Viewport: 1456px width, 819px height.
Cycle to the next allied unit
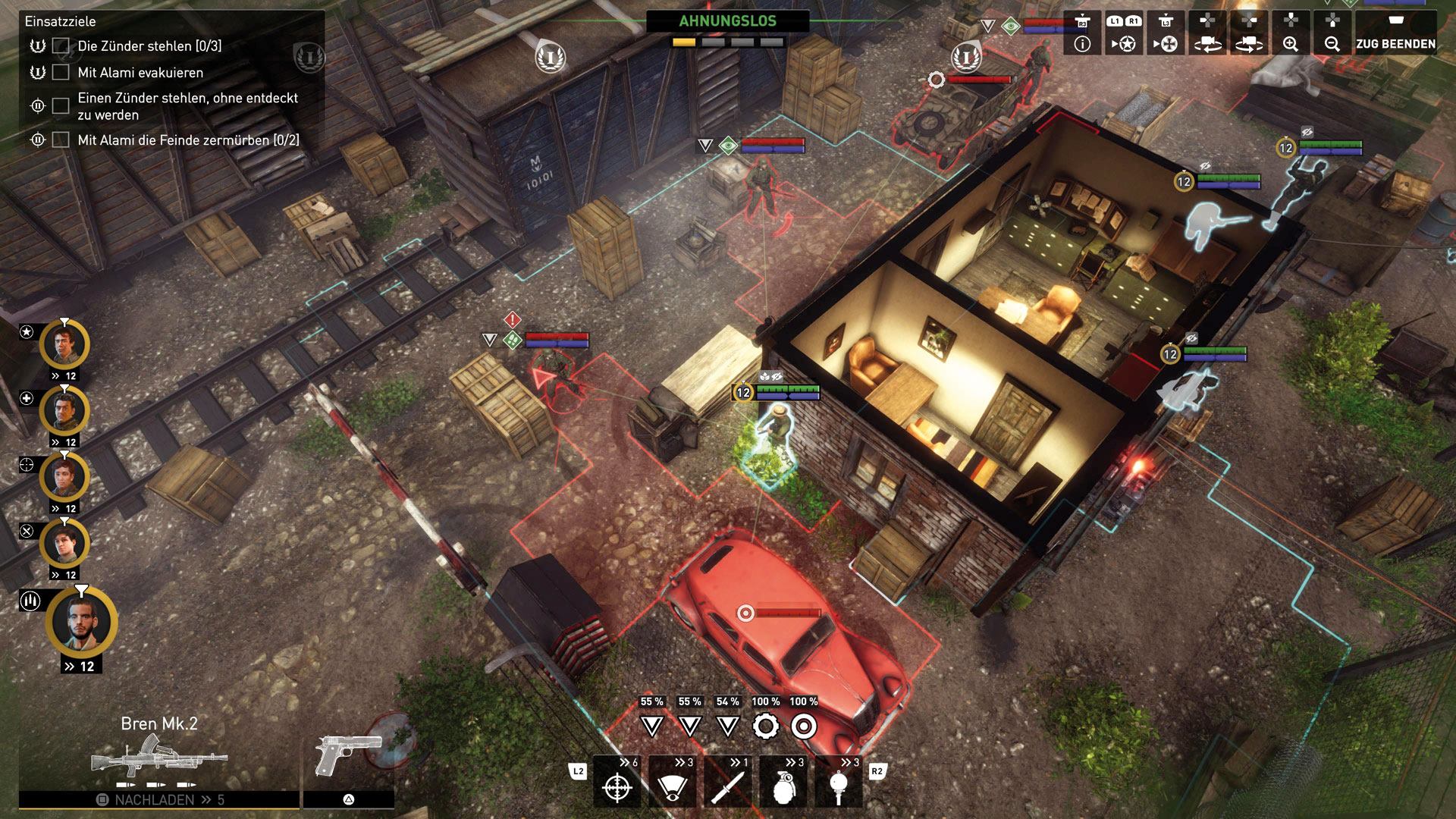[x=1123, y=34]
